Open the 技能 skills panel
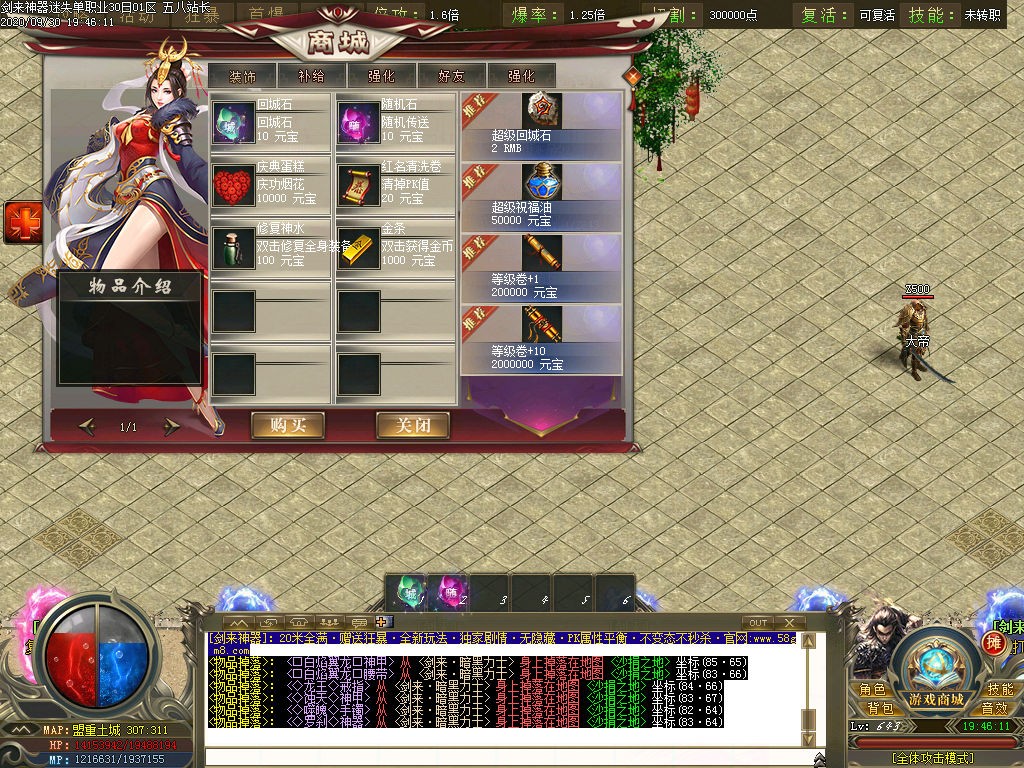Viewport: 1024px width, 768px height. pos(1000,690)
